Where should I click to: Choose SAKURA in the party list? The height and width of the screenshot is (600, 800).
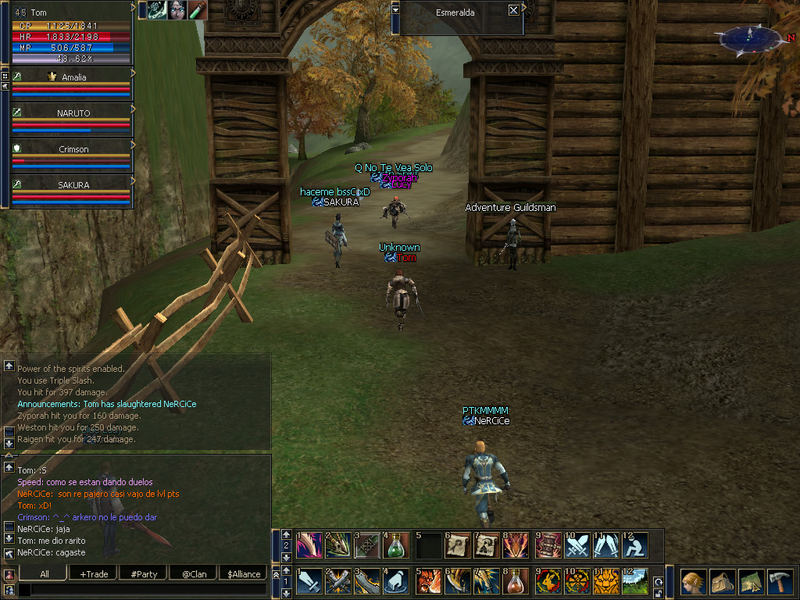tap(72, 185)
